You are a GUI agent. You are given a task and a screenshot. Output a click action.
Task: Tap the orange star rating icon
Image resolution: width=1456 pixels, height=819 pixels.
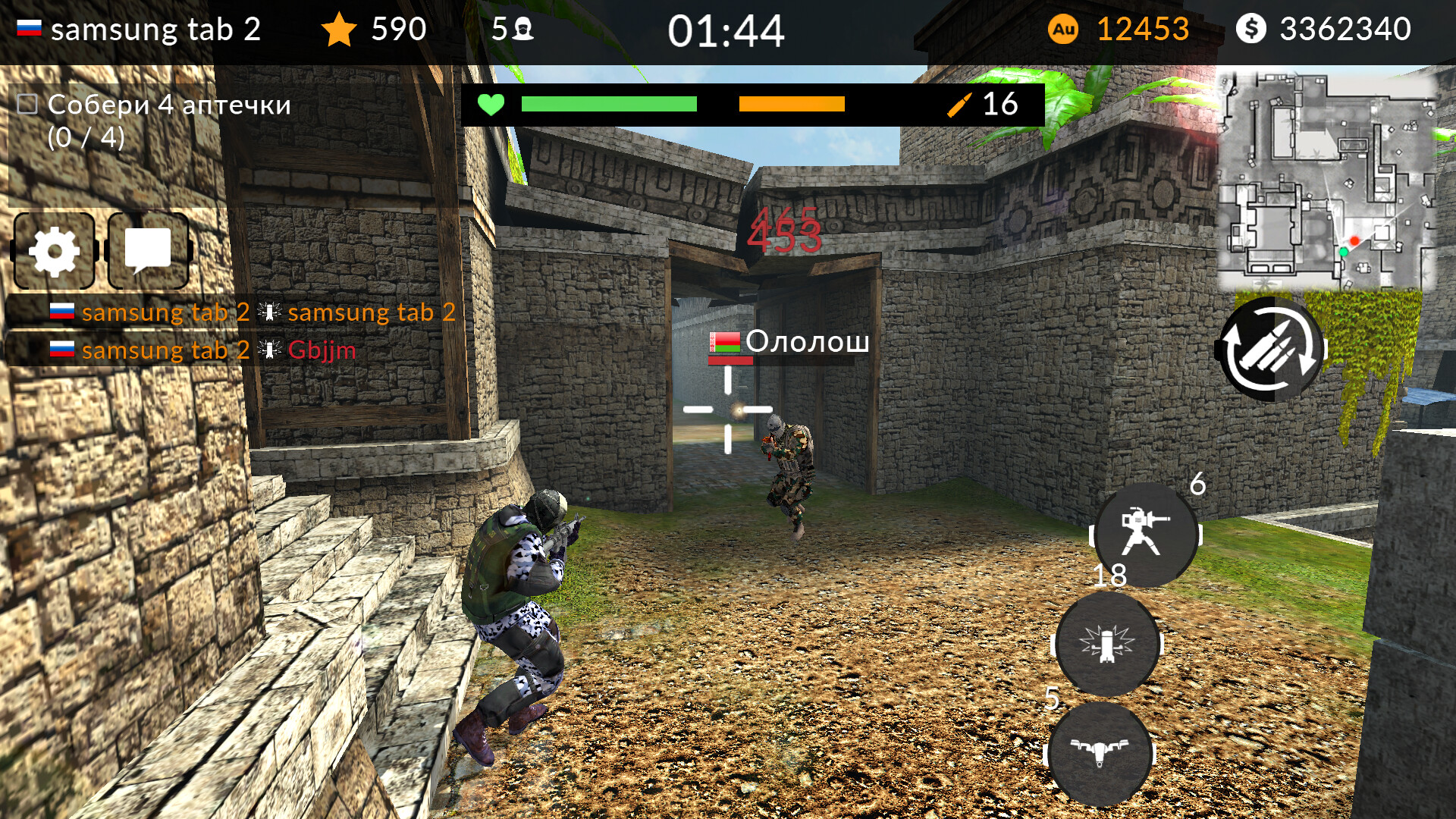point(340,30)
